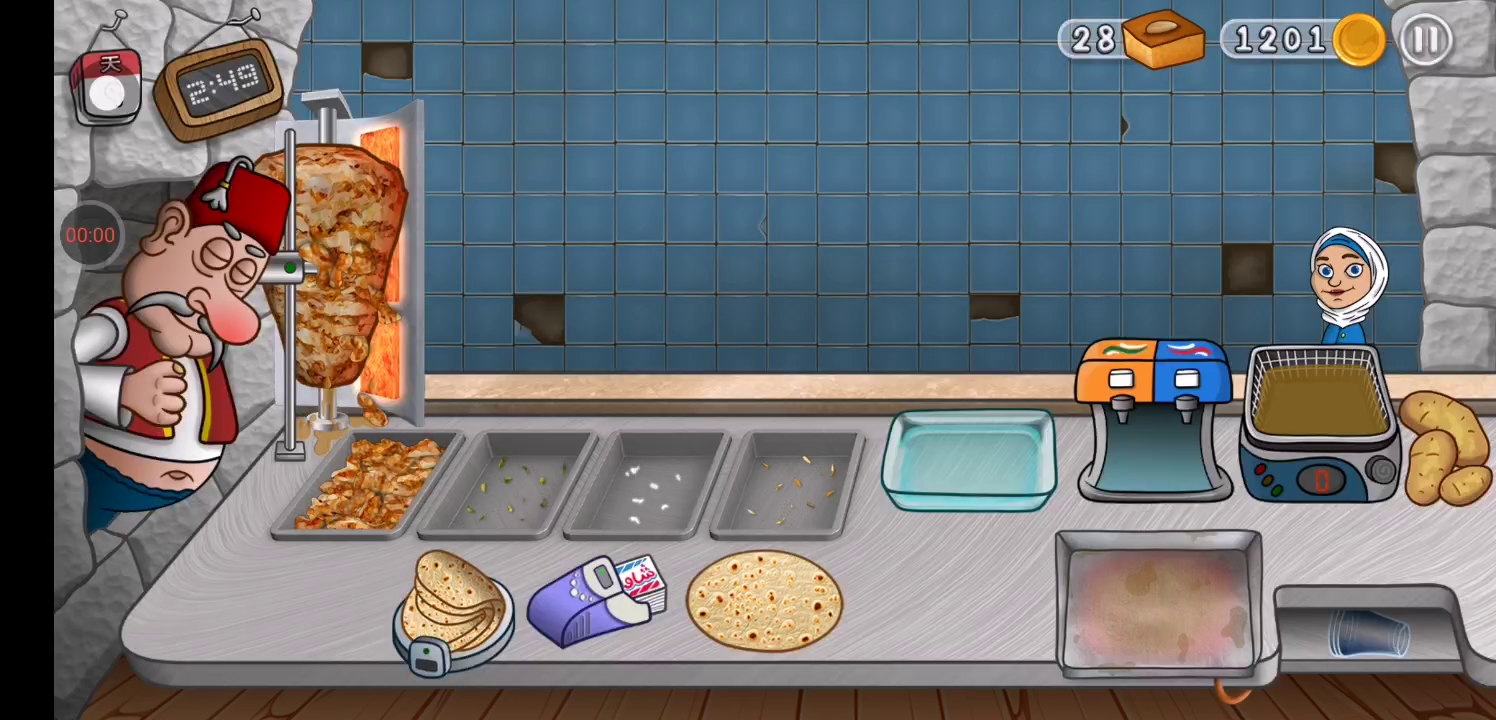The width and height of the screenshot is (1496, 720).
Task: Take a blue cup from the cup holder
Action: coord(1367,634)
